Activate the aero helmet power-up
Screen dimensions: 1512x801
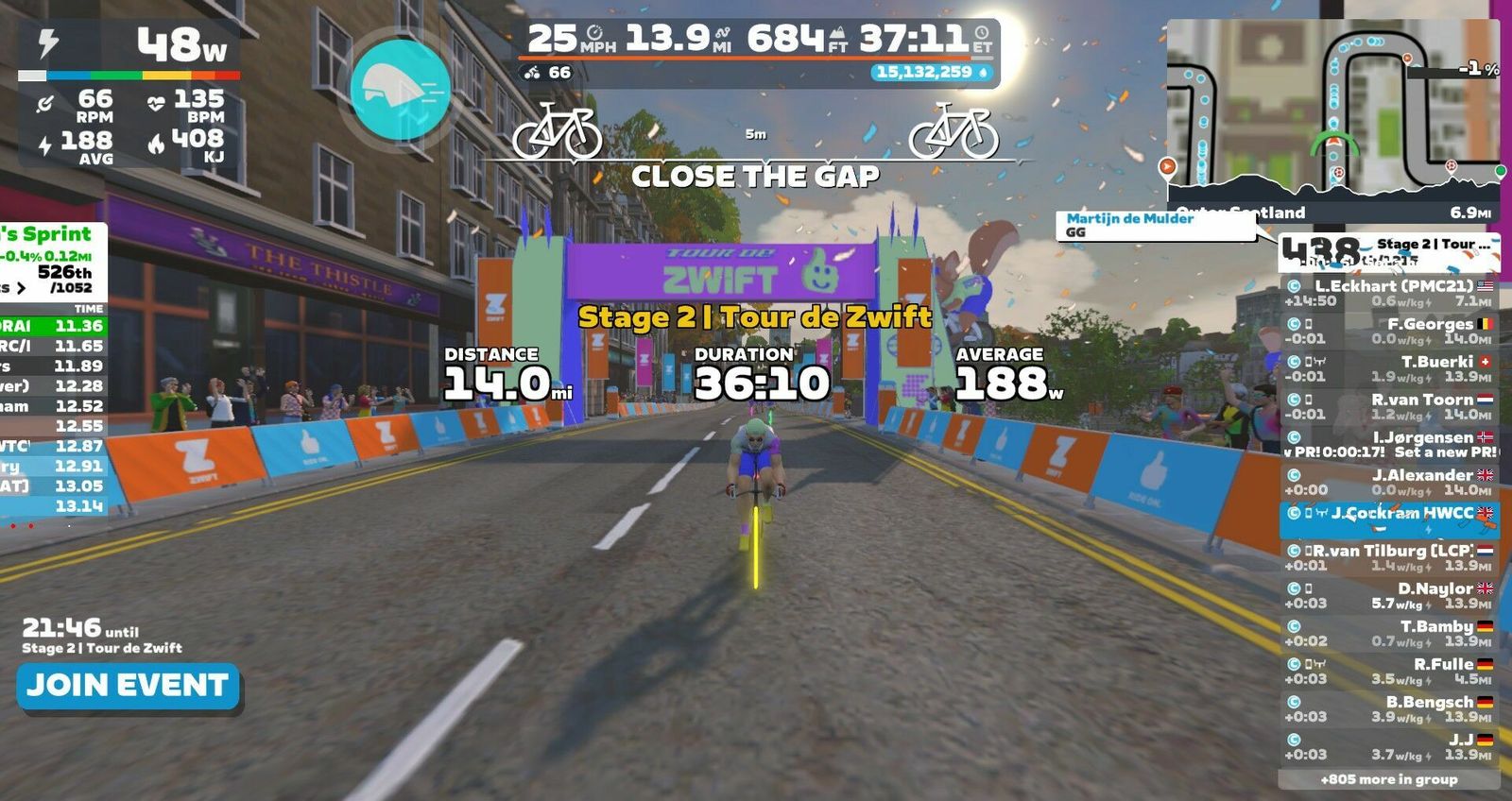pos(400,89)
